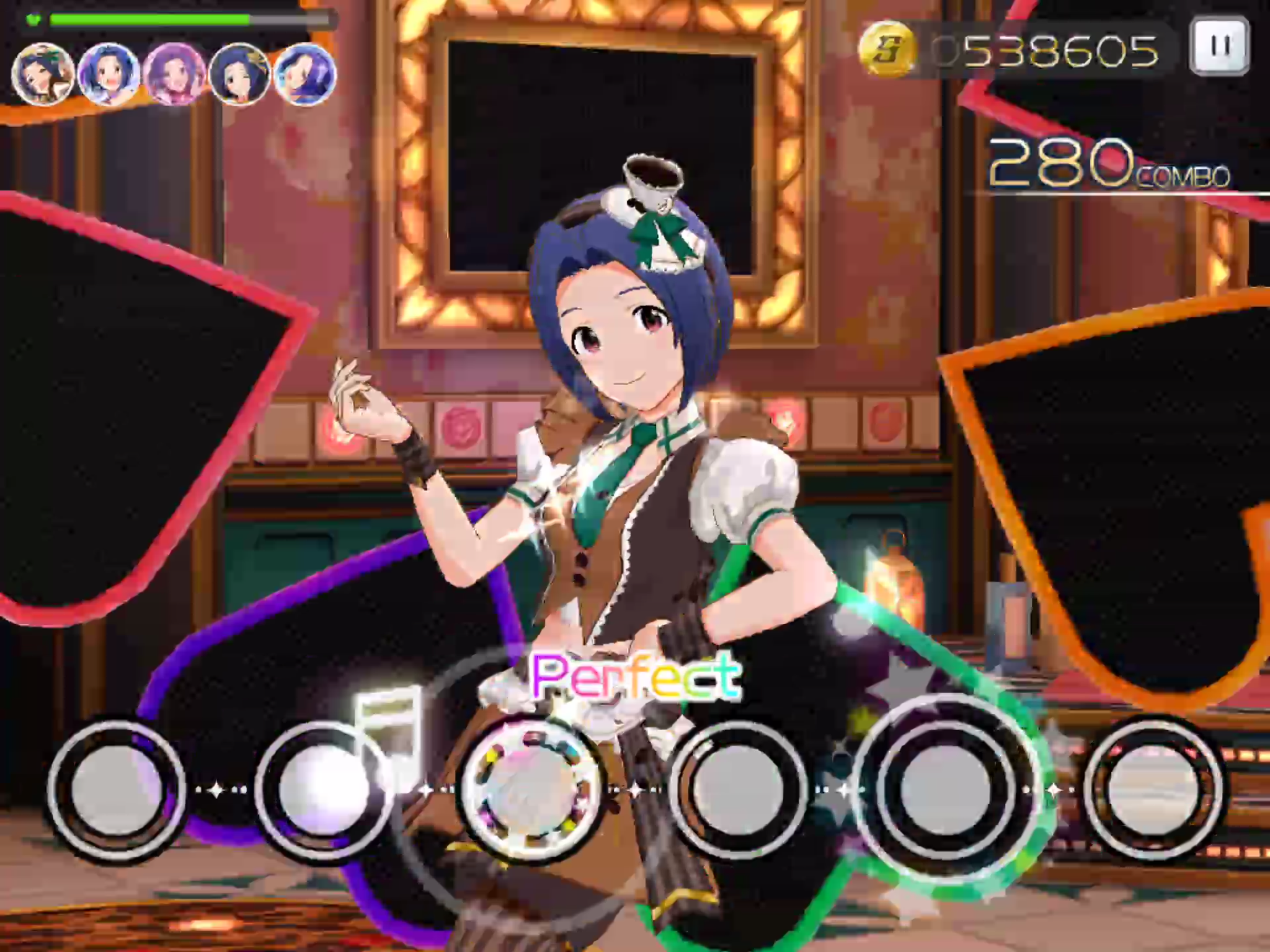
Task: Tap the rainbow-sparkling note target circle
Action: 531,789
